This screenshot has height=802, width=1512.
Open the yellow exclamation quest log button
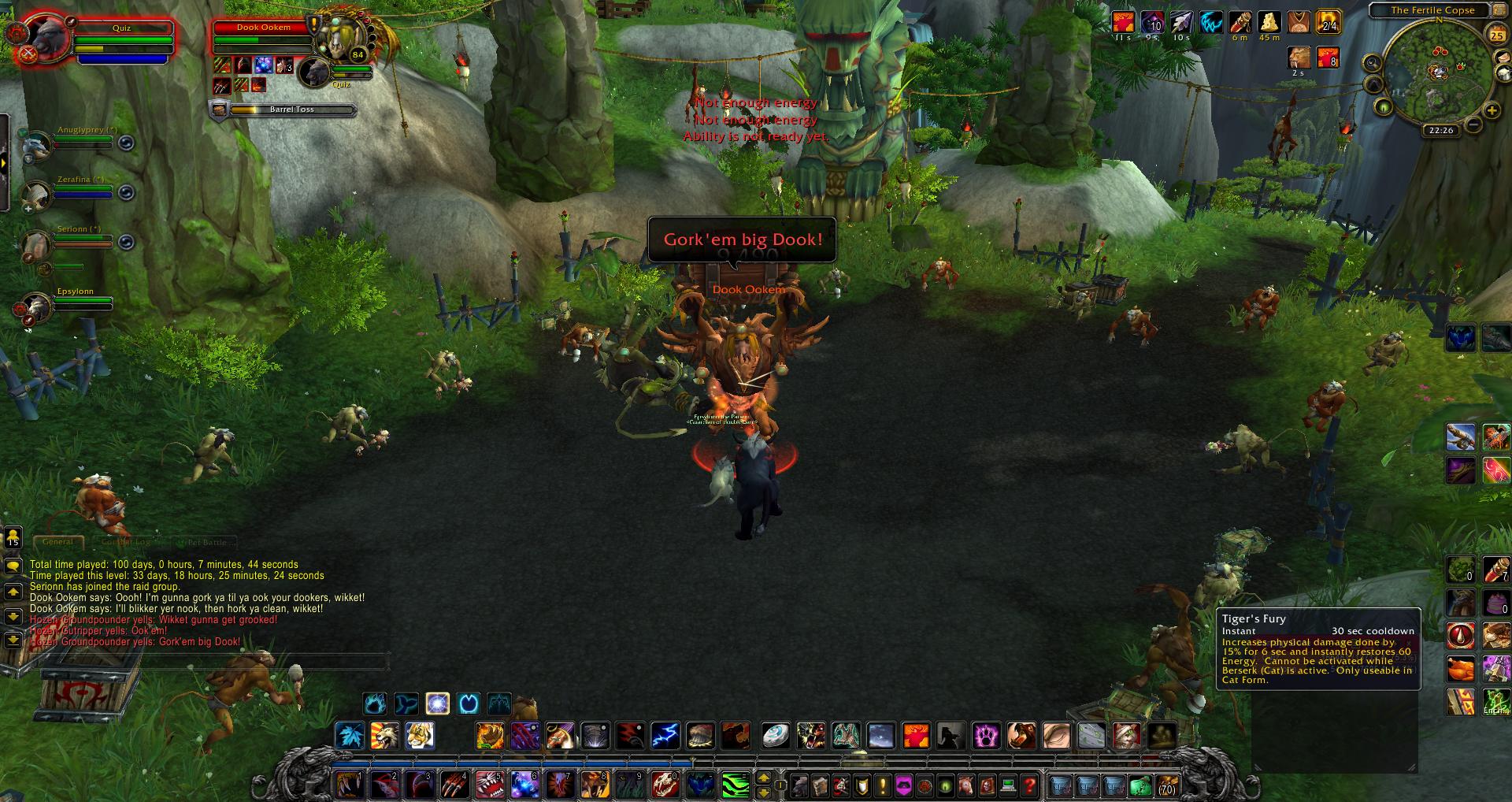pyautogui.click(x=883, y=785)
